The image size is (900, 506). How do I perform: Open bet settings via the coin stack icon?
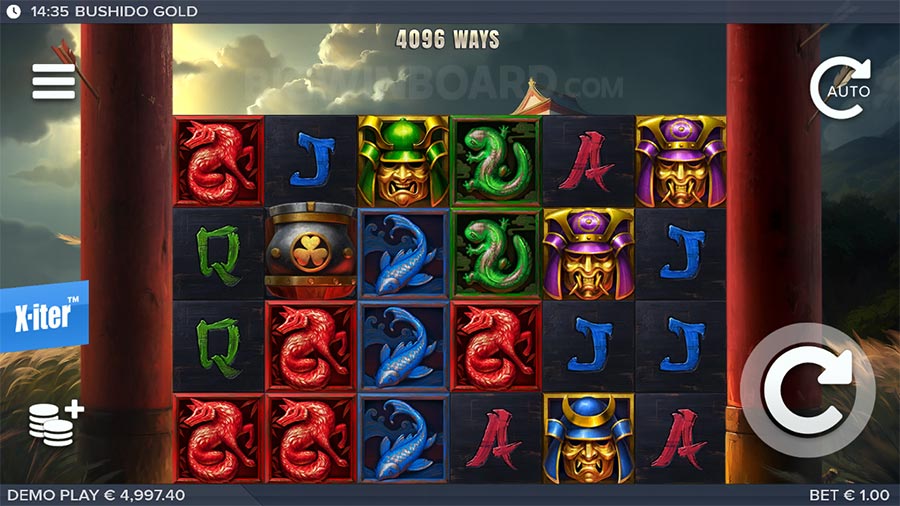55,421
